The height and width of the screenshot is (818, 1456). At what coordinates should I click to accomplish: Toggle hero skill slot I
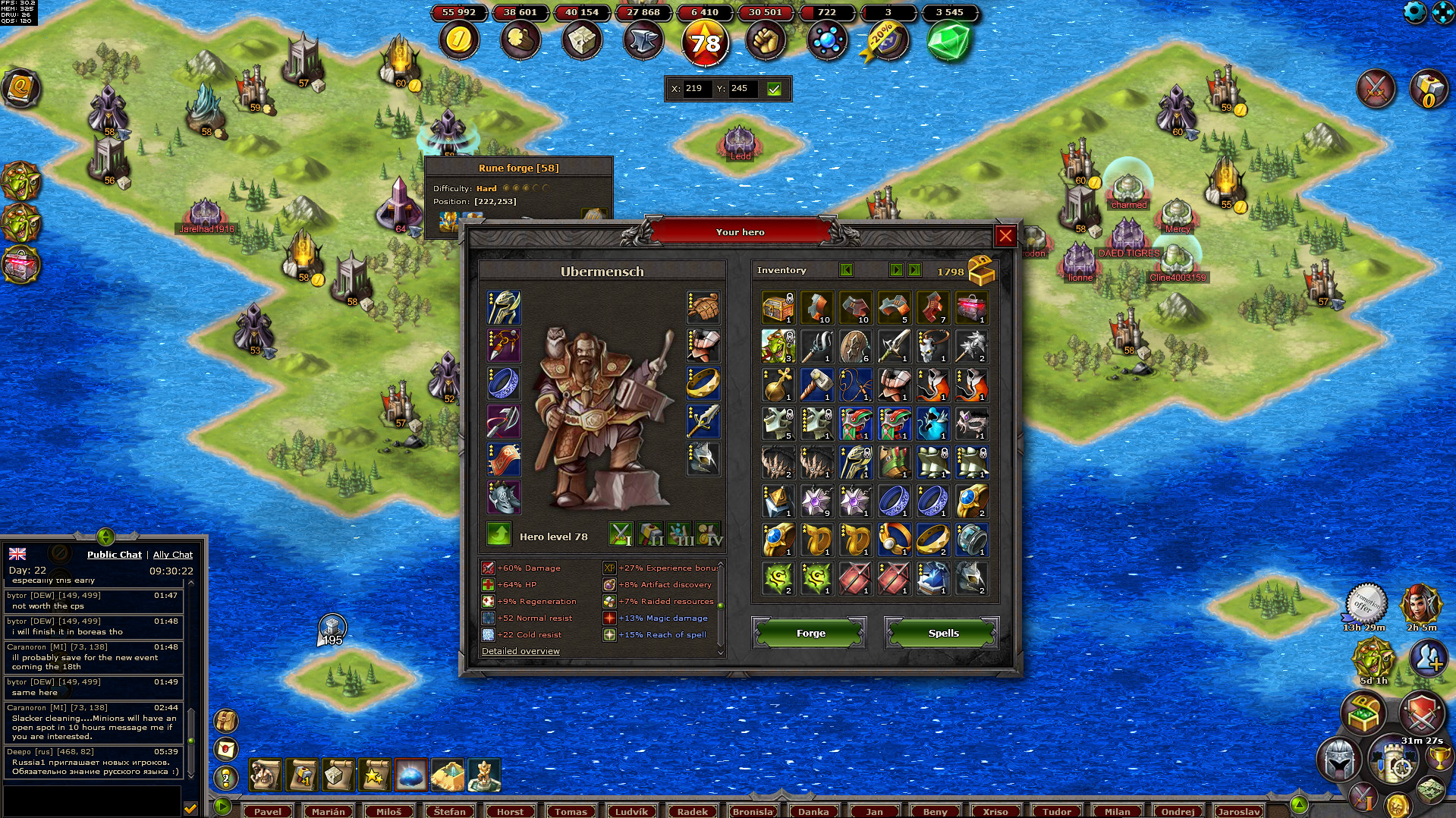point(621,535)
